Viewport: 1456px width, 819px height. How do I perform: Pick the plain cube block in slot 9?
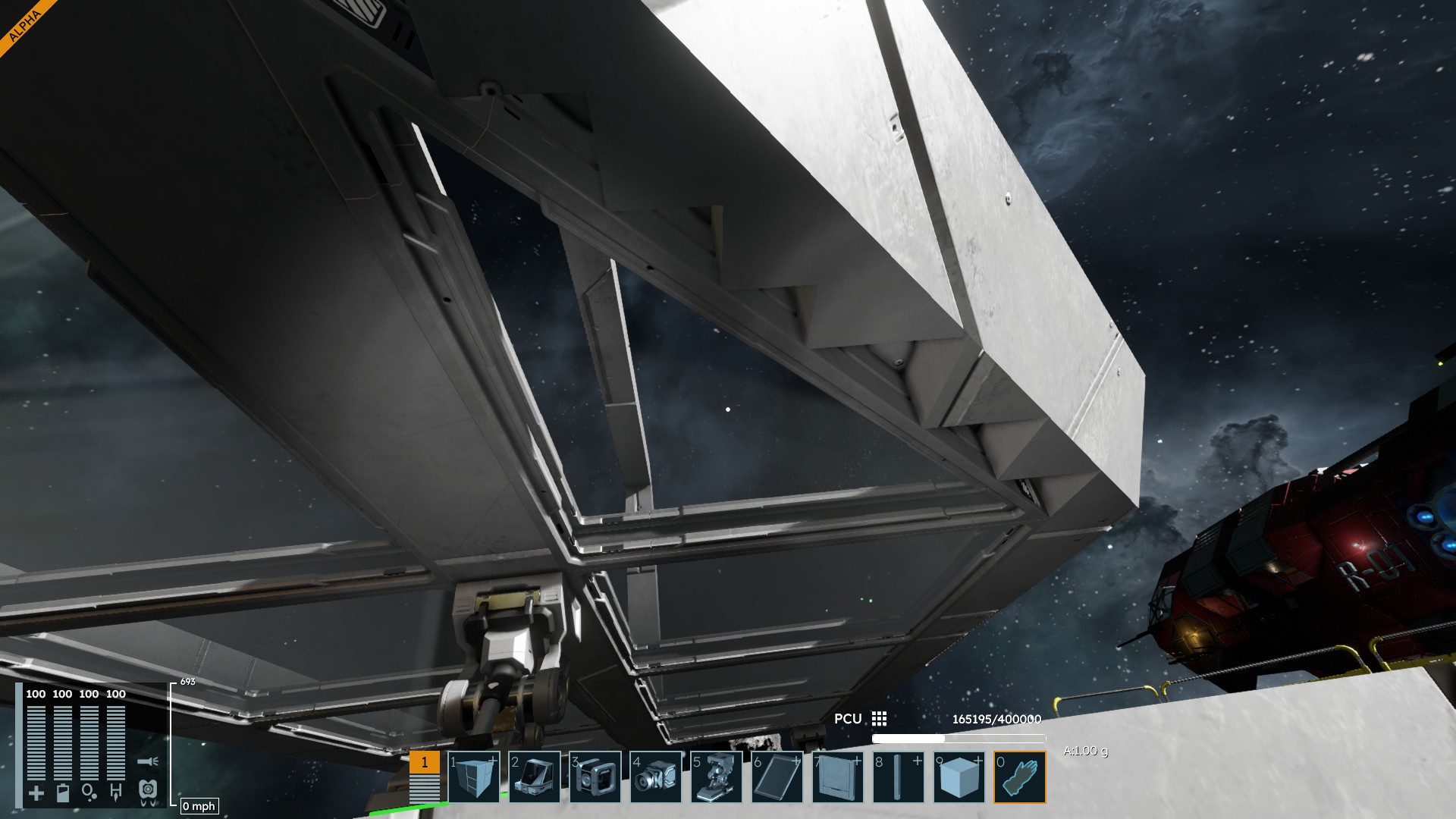pos(959,777)
